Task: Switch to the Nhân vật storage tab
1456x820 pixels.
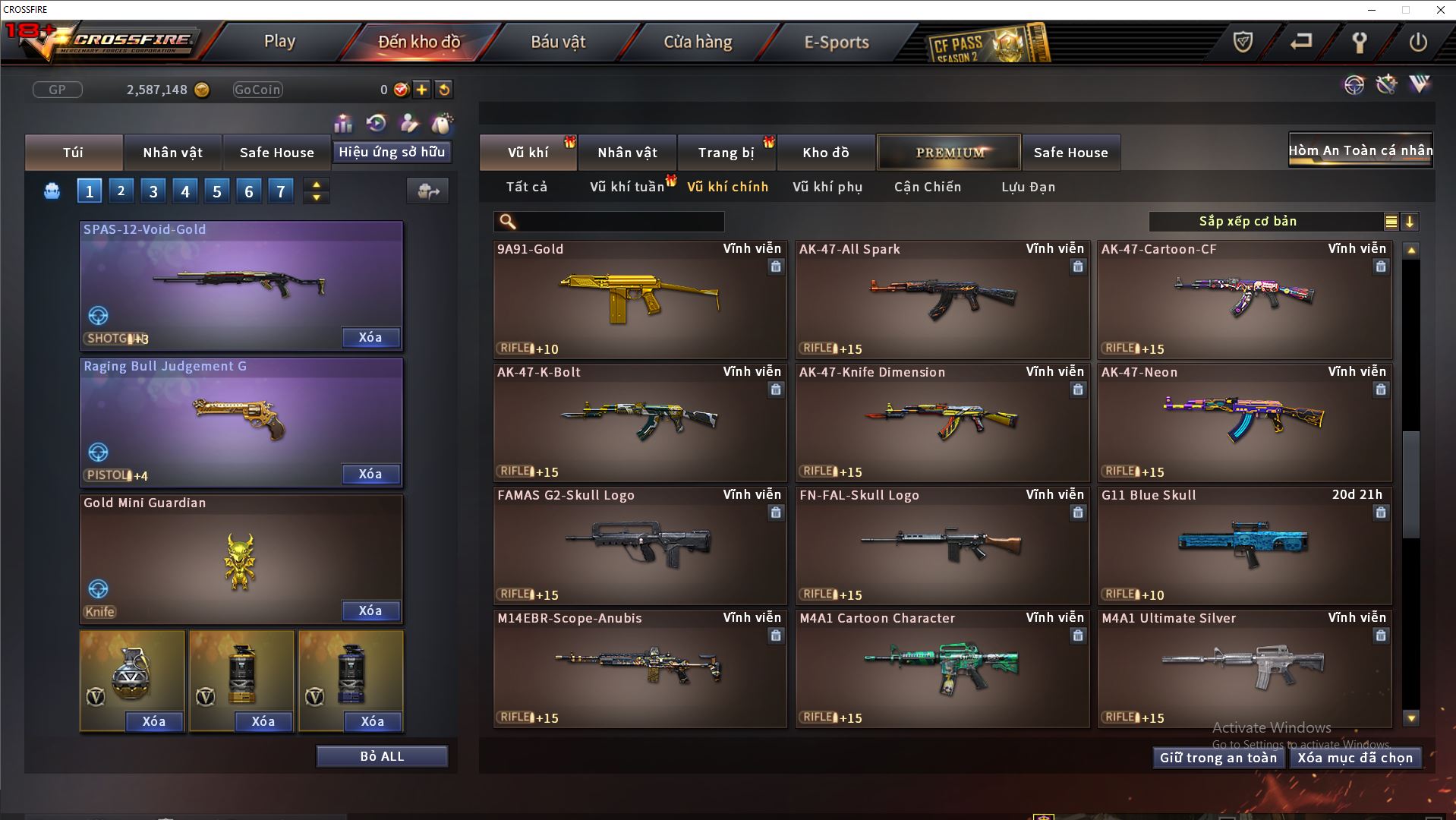Action: [627, 153]
